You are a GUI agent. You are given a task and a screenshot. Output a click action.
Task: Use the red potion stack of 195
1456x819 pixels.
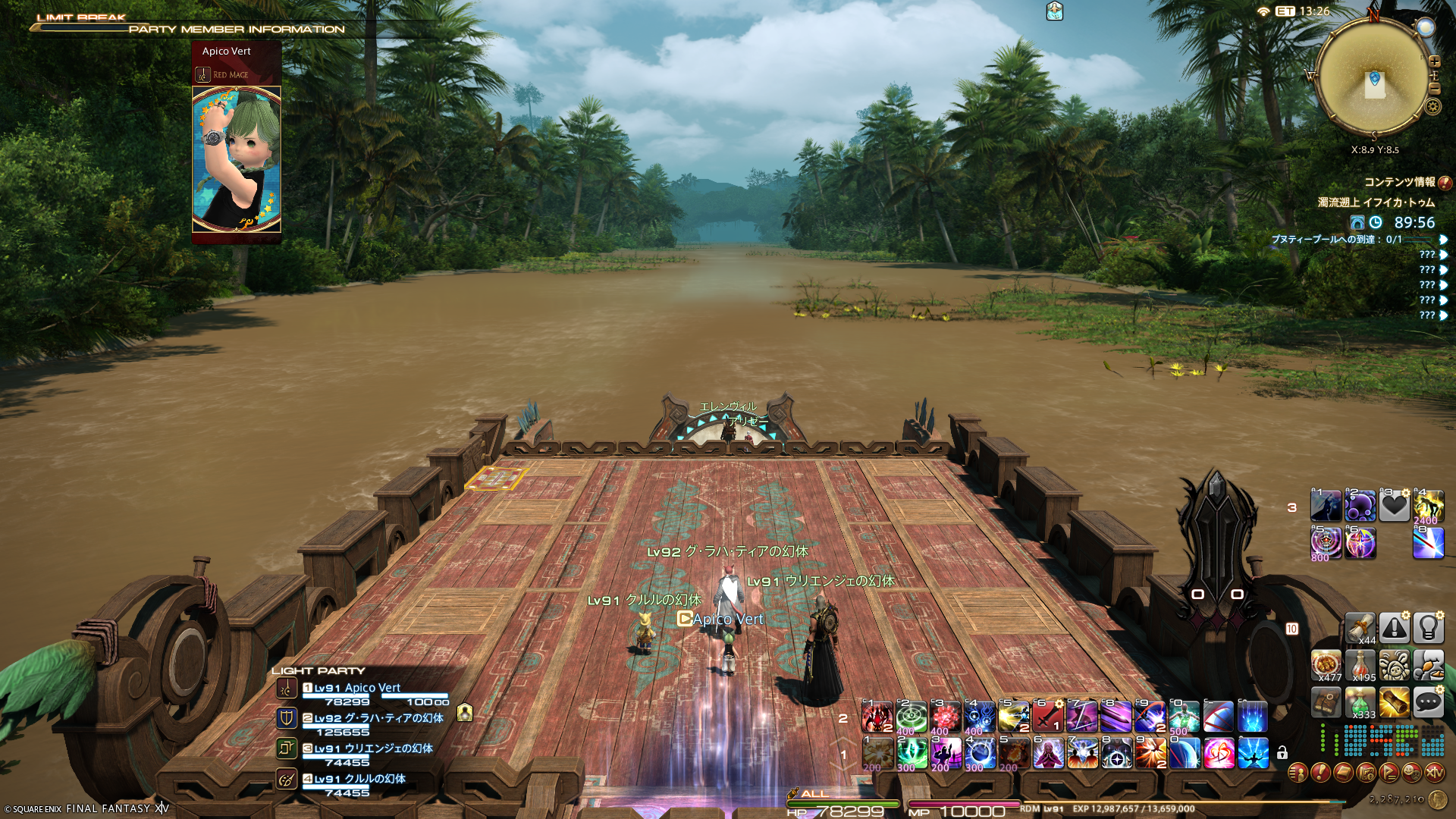(x=1360, y=665)
